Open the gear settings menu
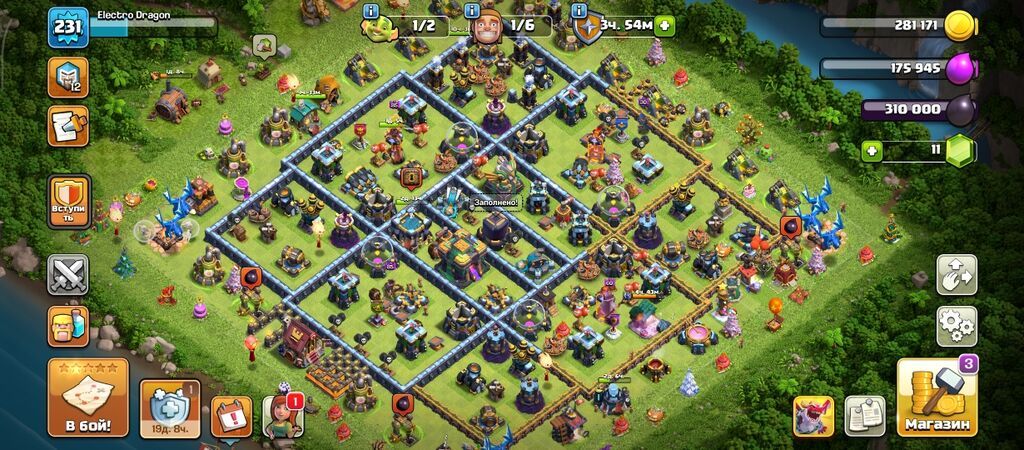The height and width of the screenshot is (450, 1024). coord(956,326)
